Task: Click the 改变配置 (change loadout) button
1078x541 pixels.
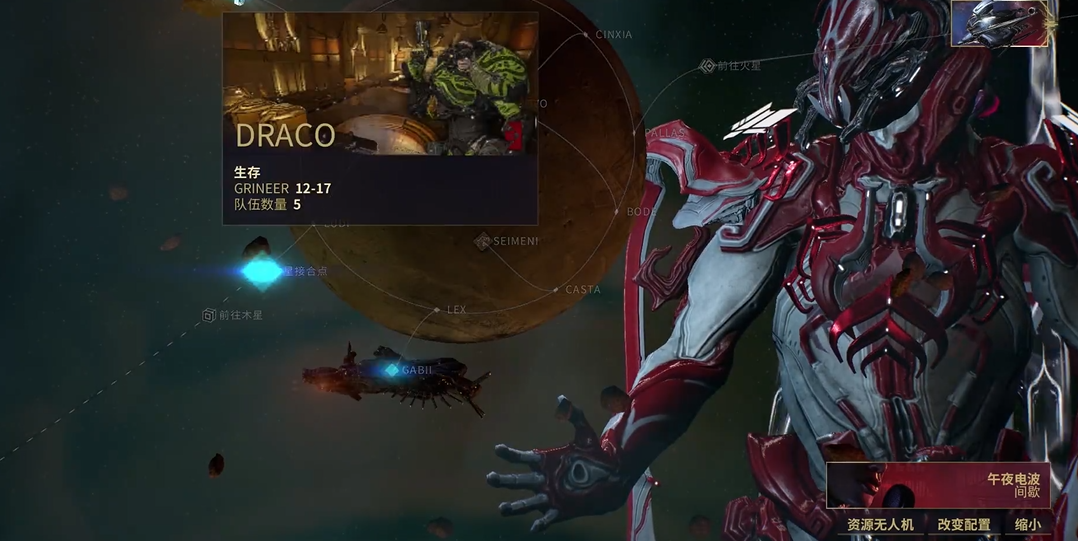Action: (x=963, y=524)
